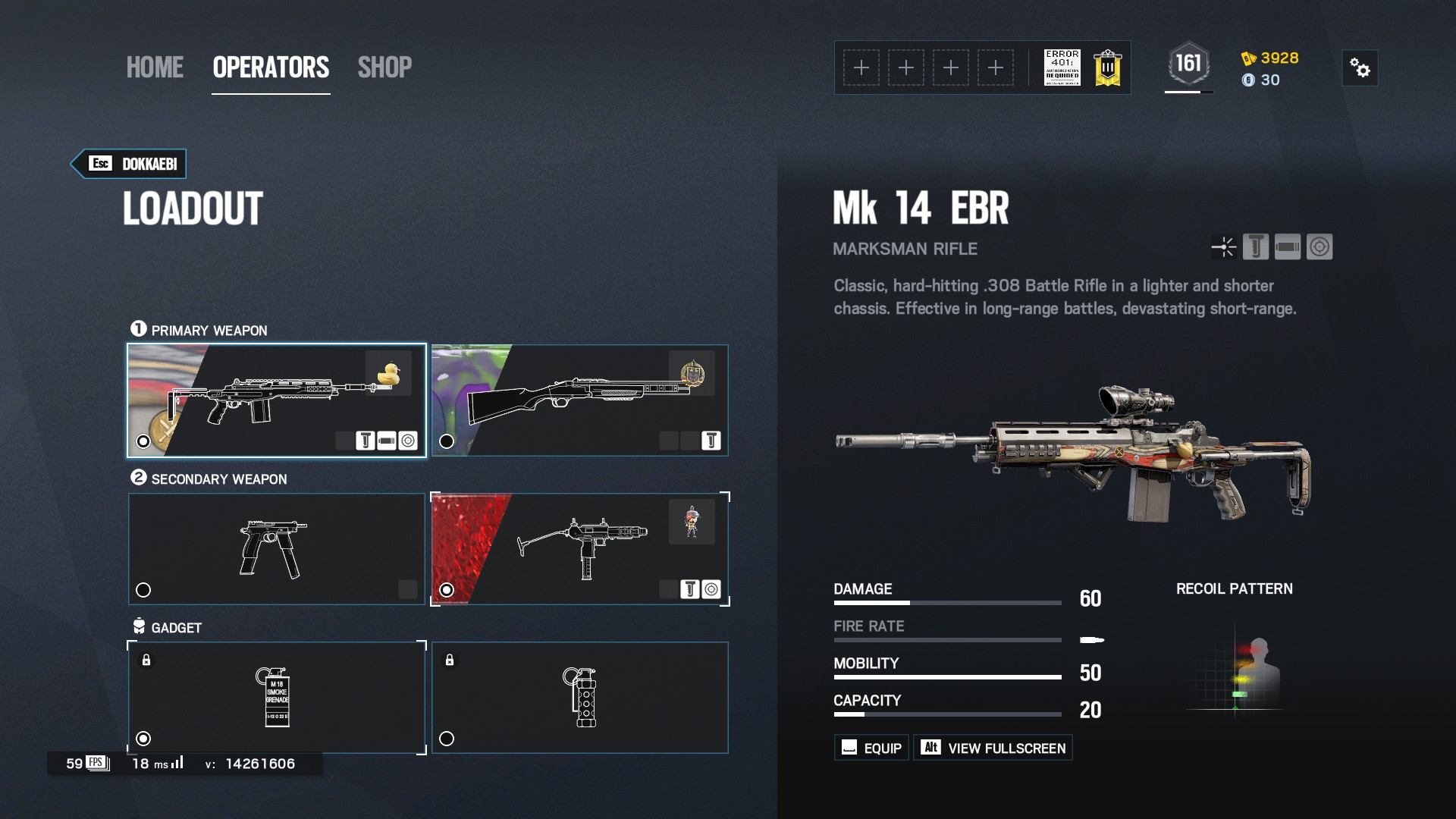Open the level 161 profile badge
The width and height of the screenshot is (1456, 819).
1188,64
